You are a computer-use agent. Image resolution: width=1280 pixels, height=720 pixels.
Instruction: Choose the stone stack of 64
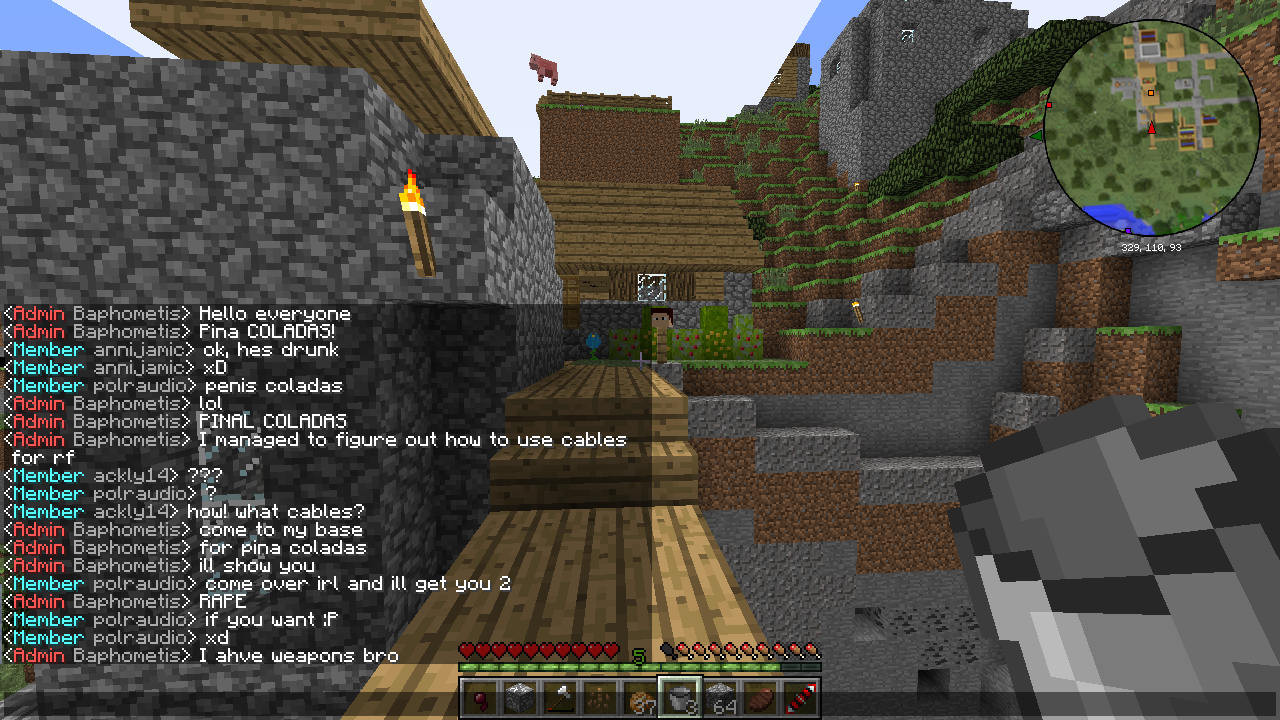pos(719,698)
